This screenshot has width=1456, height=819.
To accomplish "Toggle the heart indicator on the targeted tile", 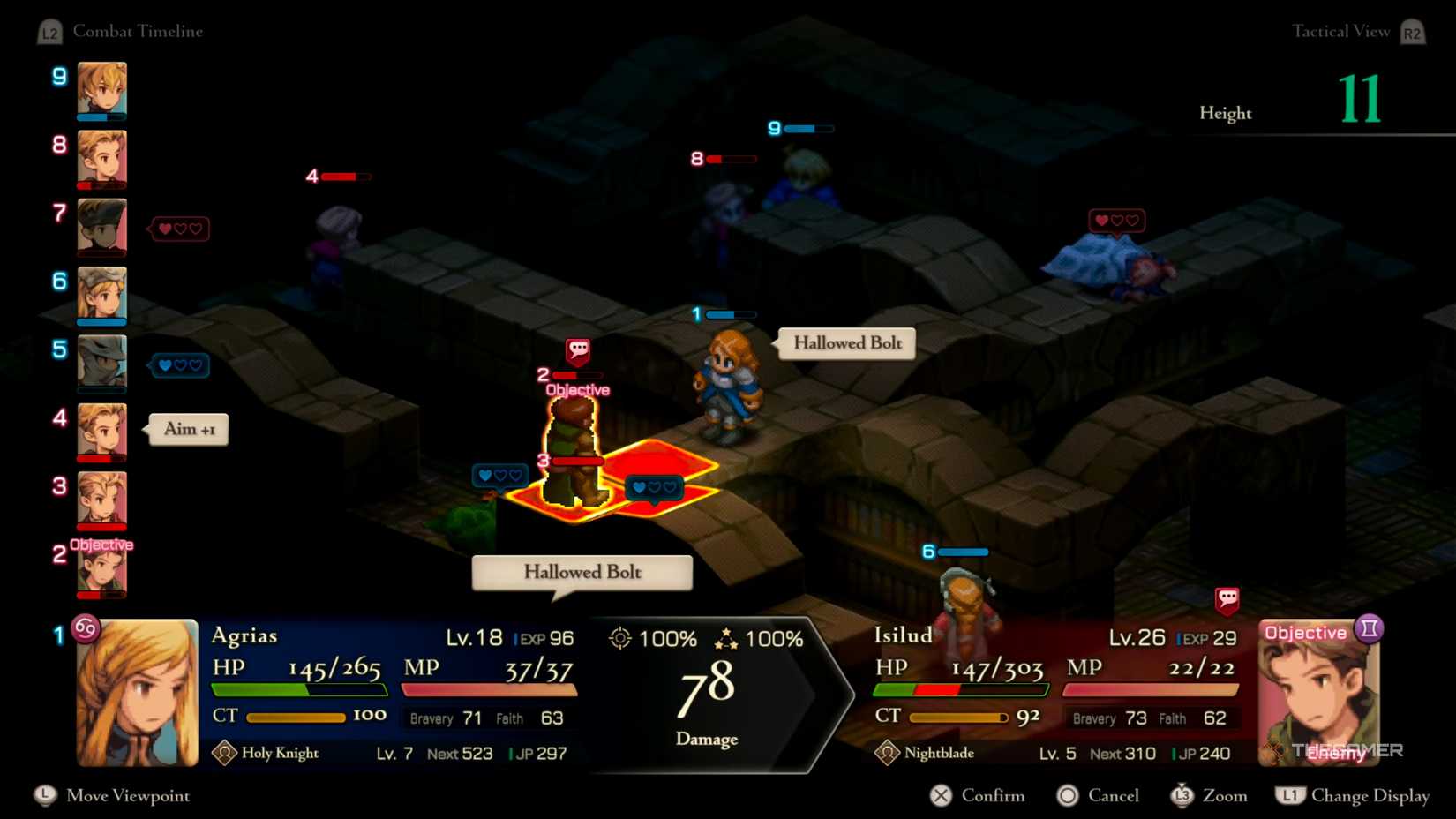I will 653,486.
